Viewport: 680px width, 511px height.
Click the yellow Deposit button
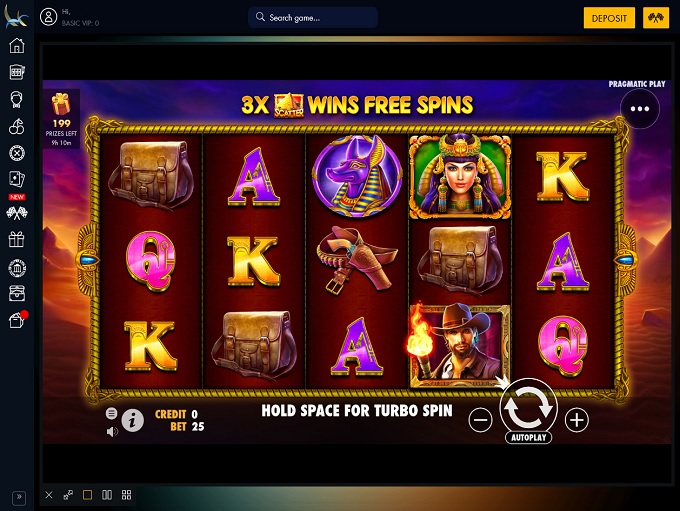(x=609, y=18)
